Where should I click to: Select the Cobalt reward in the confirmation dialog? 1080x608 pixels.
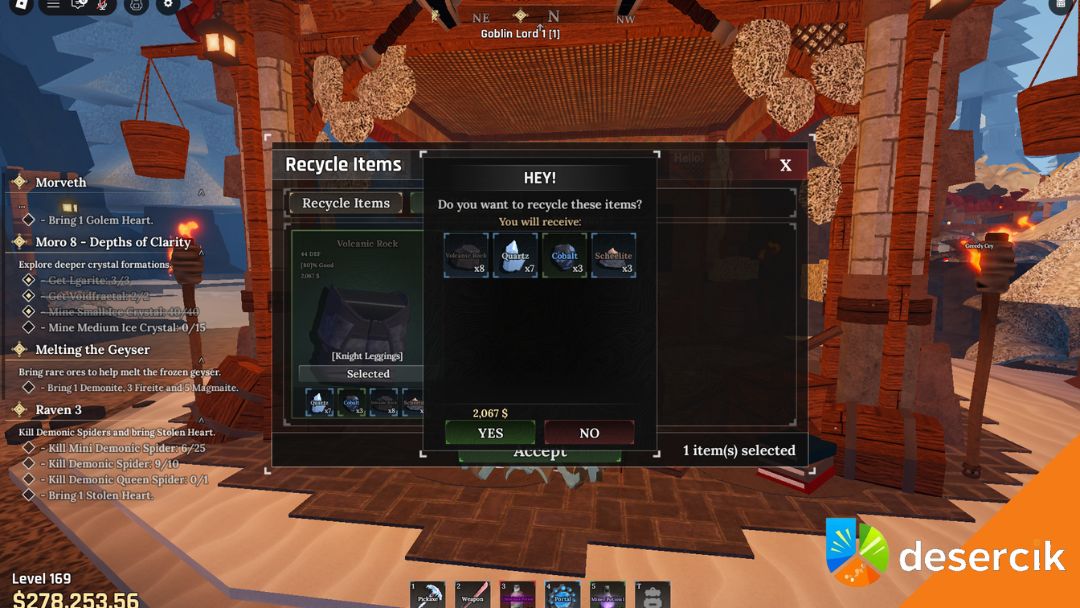point(564,255)
